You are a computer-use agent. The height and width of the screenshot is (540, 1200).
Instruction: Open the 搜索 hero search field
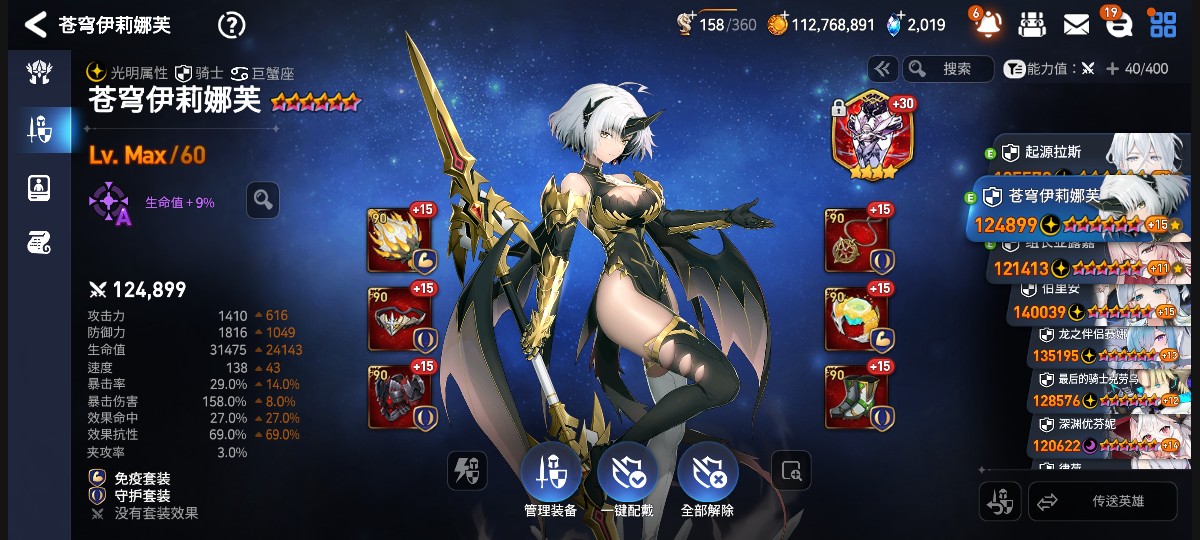[x=947, y=68]
